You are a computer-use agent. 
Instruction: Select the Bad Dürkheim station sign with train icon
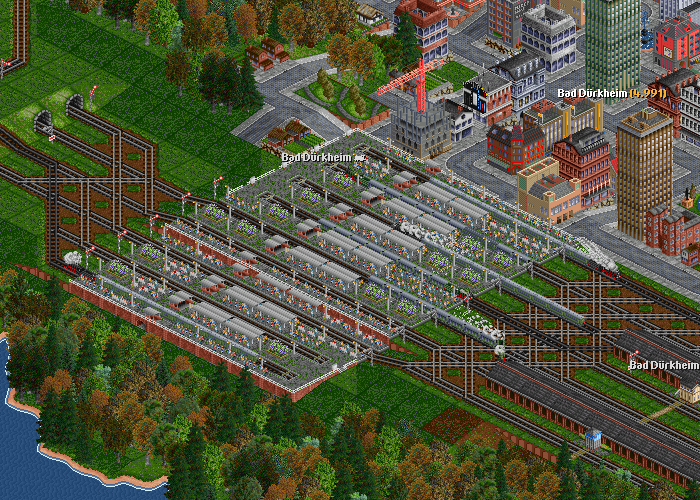click(323, 156)
